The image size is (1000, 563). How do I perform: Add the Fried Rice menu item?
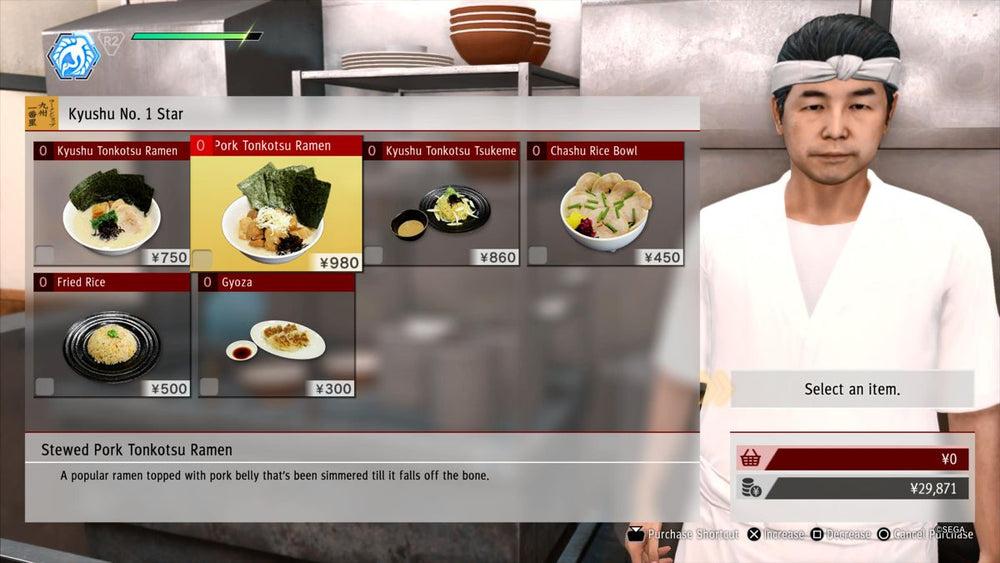(x=111, y=336)
